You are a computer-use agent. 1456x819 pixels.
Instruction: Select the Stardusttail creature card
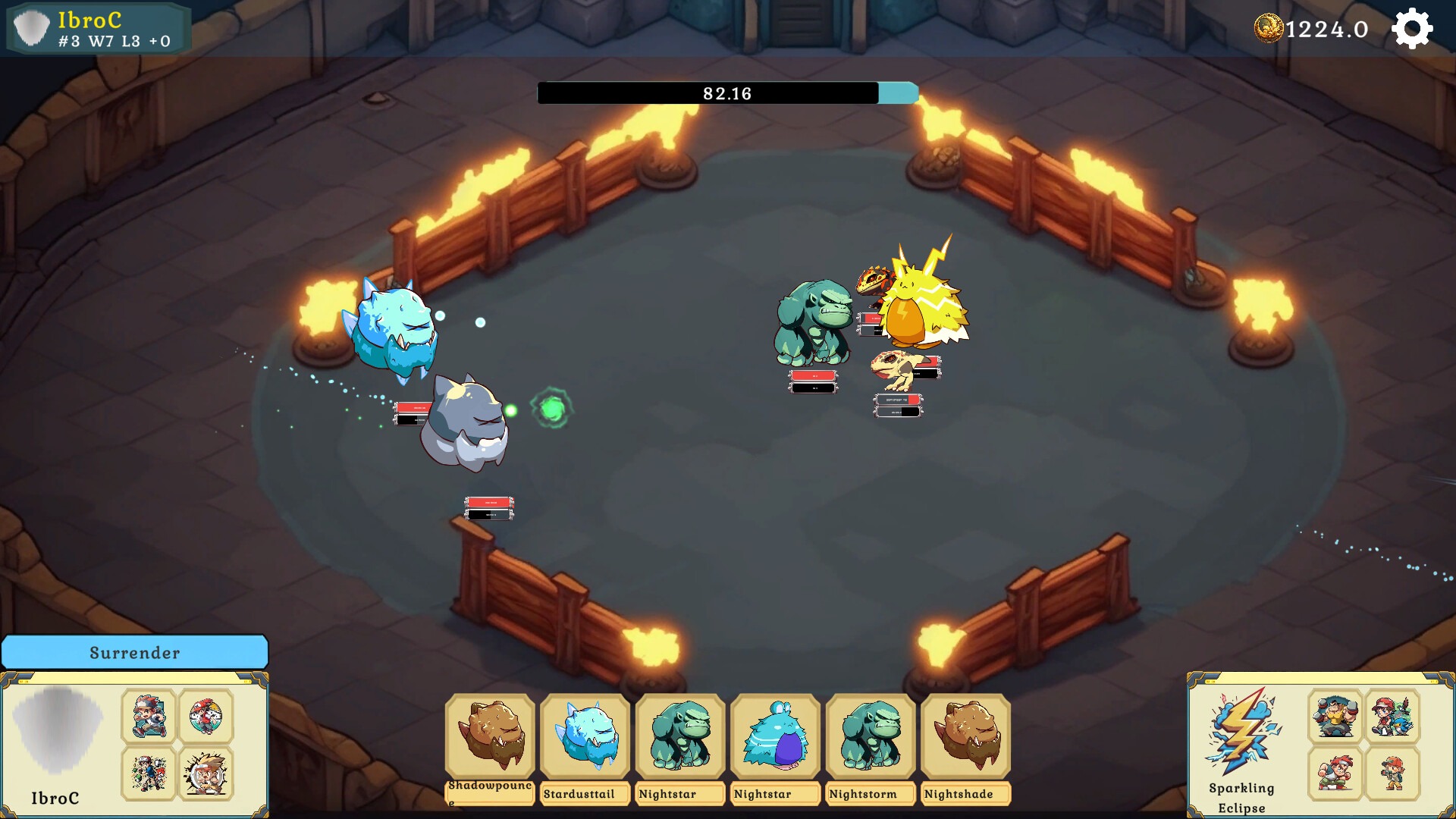pos(585,736)
